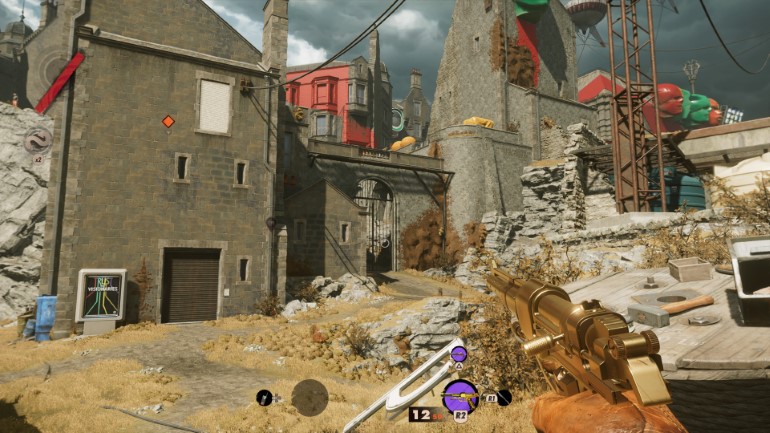Click the black off-hand item icon
The image size is (770, 433).
504,398
